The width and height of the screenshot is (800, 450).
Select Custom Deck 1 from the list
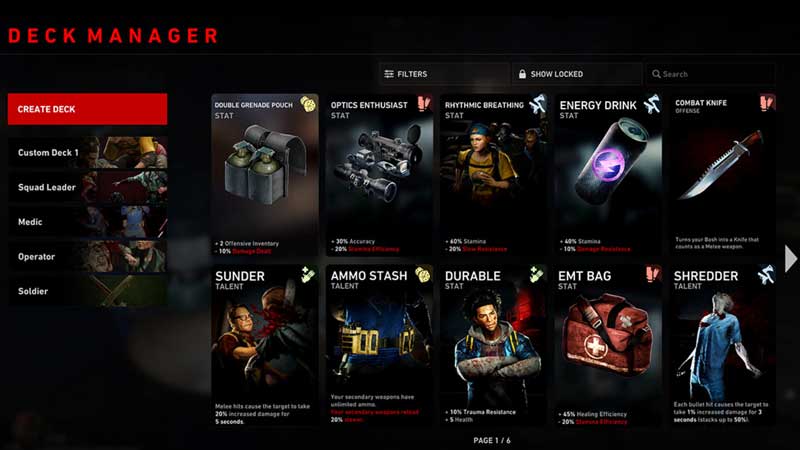87,152
